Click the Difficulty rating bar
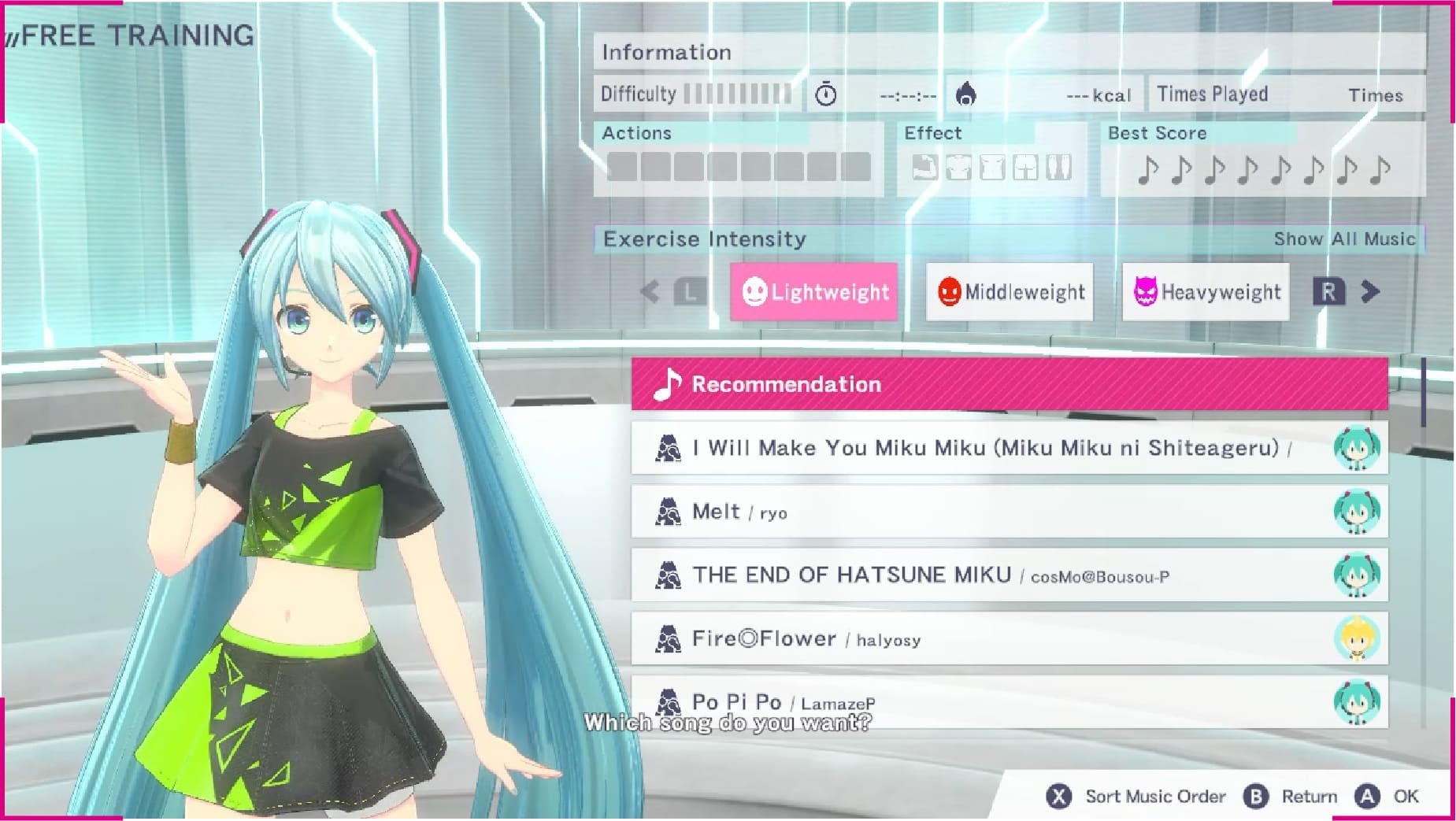The width and height of the screenshot is (1456, 821). [739, 93]
